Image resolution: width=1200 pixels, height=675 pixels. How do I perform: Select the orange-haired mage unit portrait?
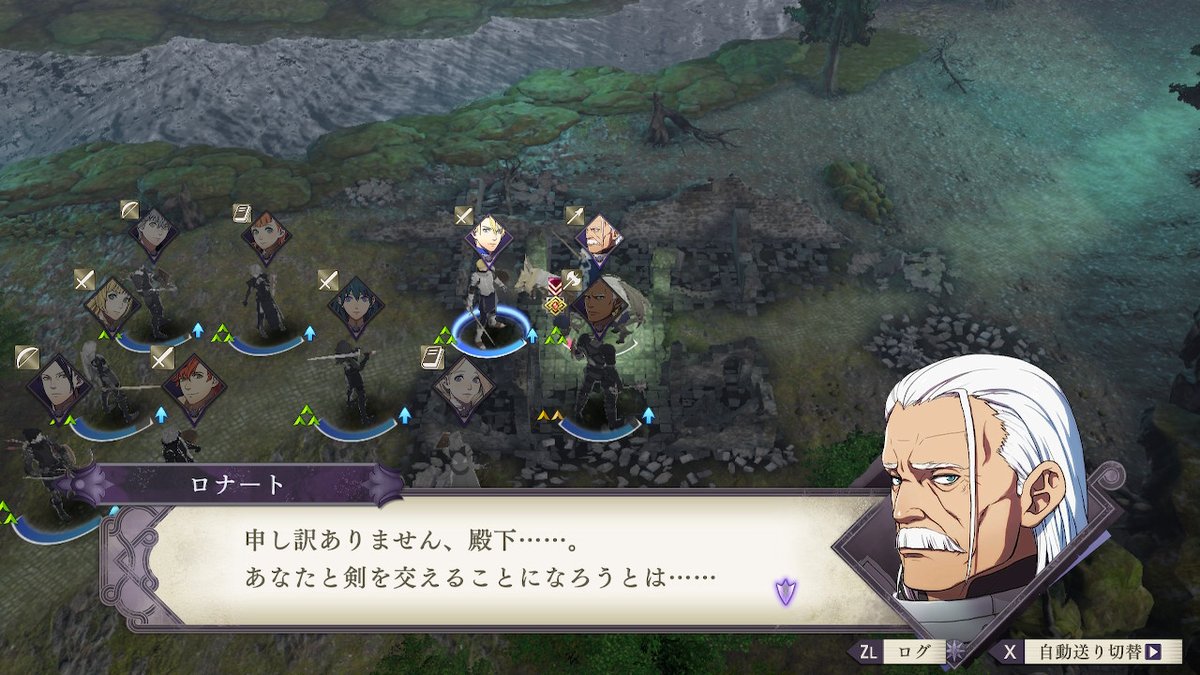click(x=266, y=237)
